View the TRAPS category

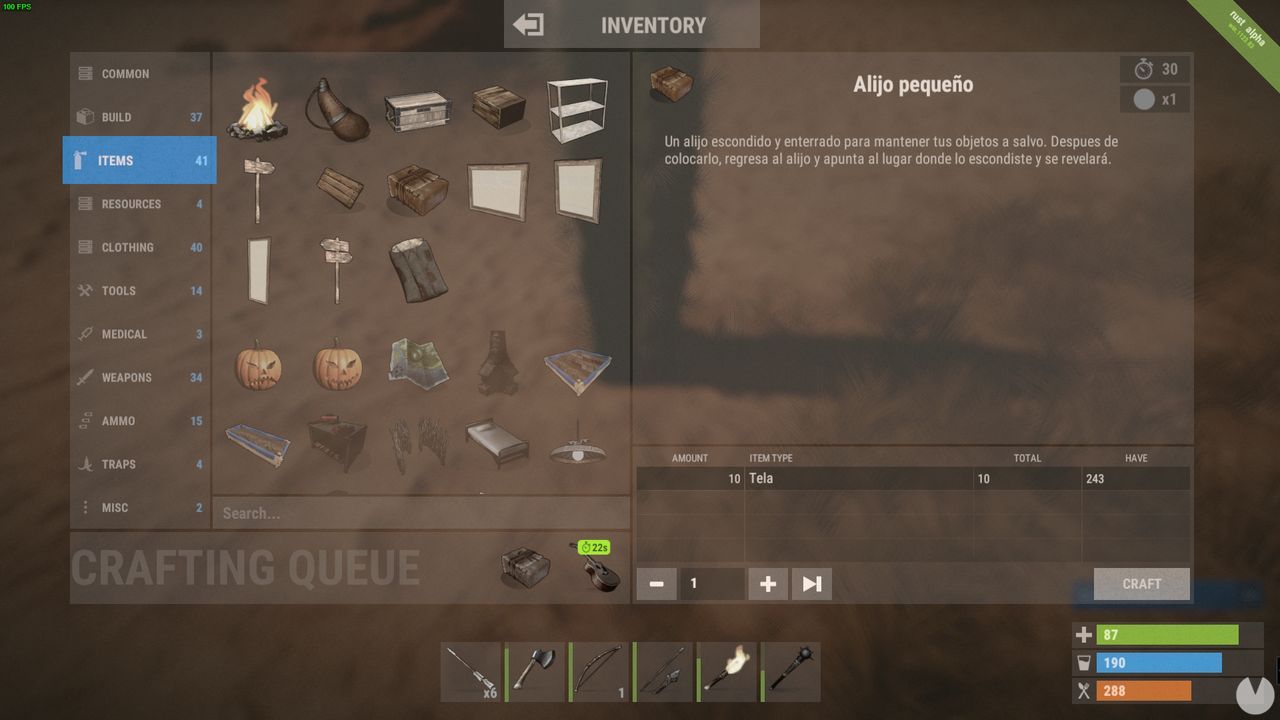click(x=139, y=464)
